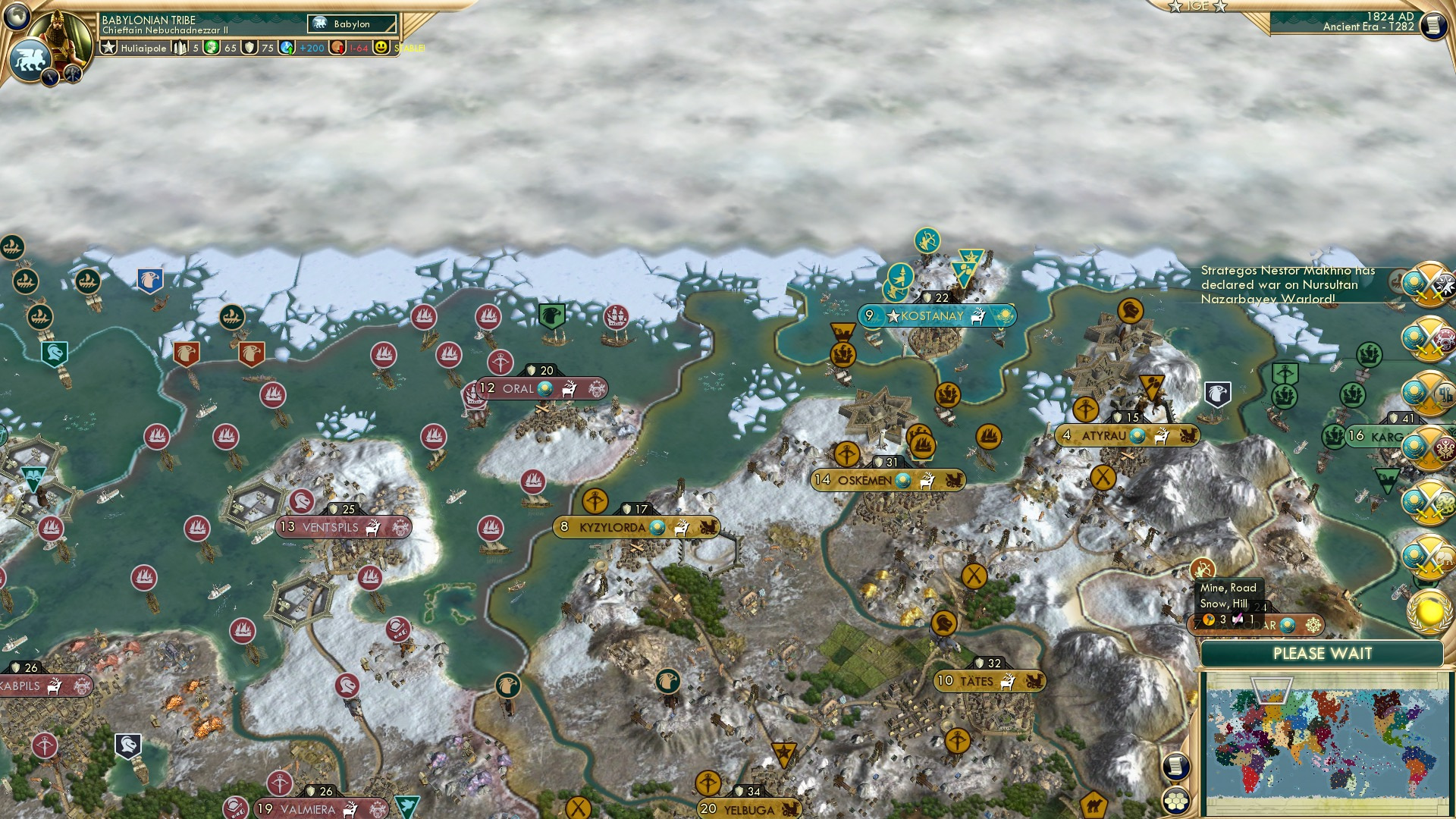Click the gold coins treasury icon showing 65
Screen dimensions: 1456x819
coord(210,48)
